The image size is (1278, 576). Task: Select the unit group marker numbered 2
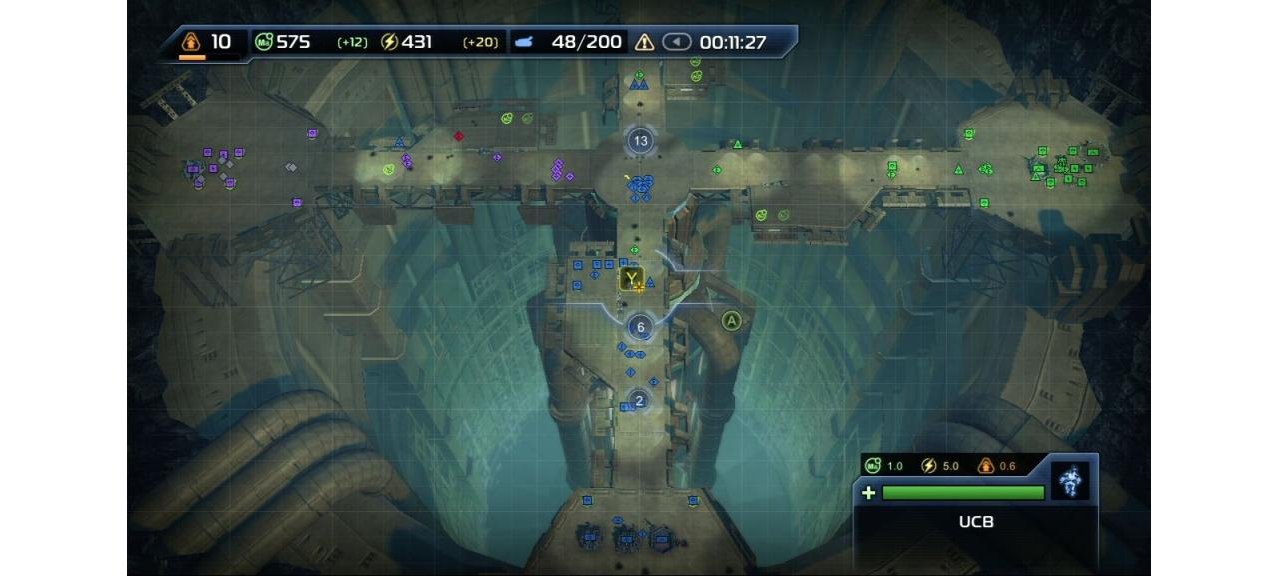coord(639,400)
